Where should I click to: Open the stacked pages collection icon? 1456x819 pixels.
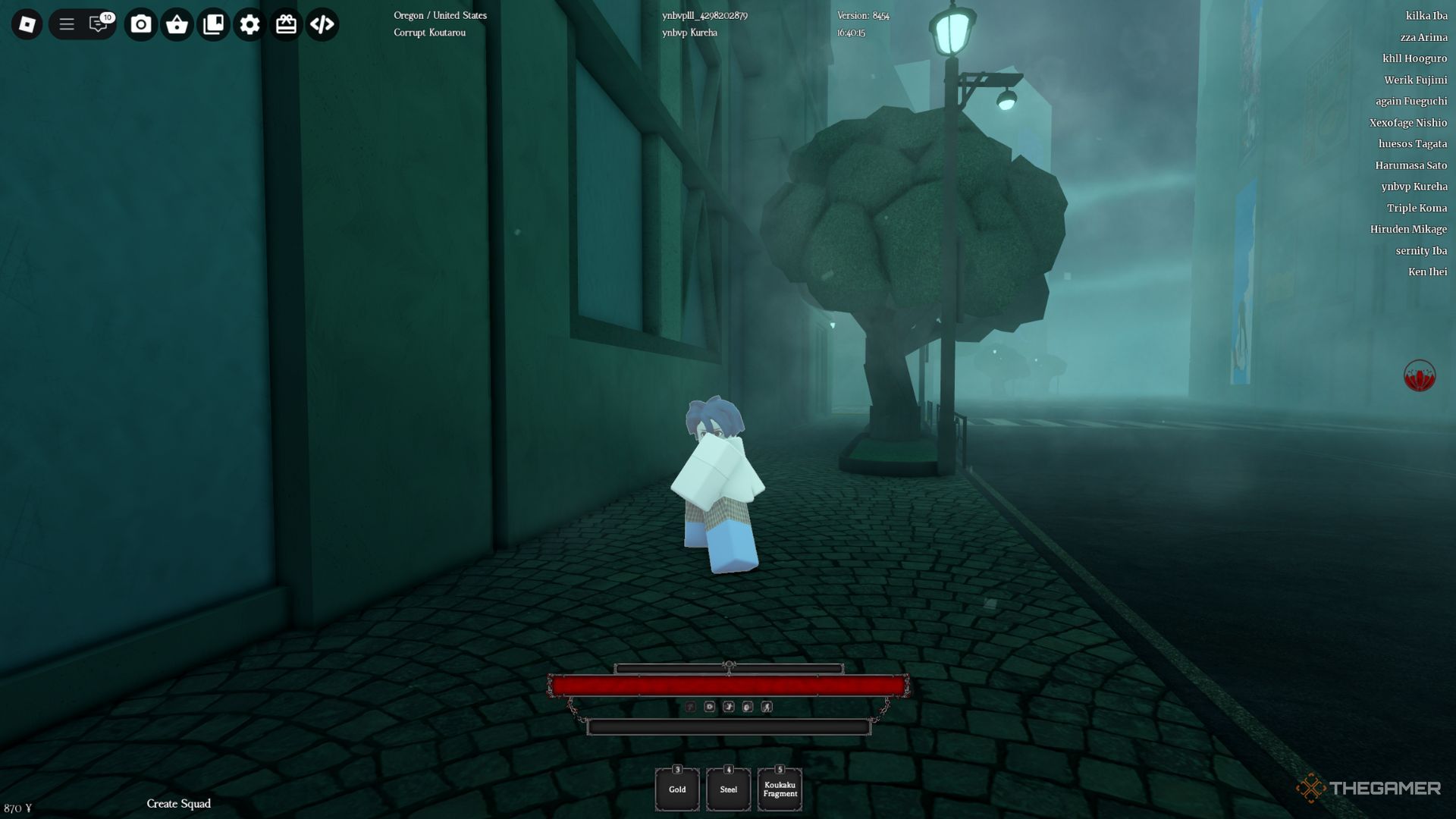(213, 24)
